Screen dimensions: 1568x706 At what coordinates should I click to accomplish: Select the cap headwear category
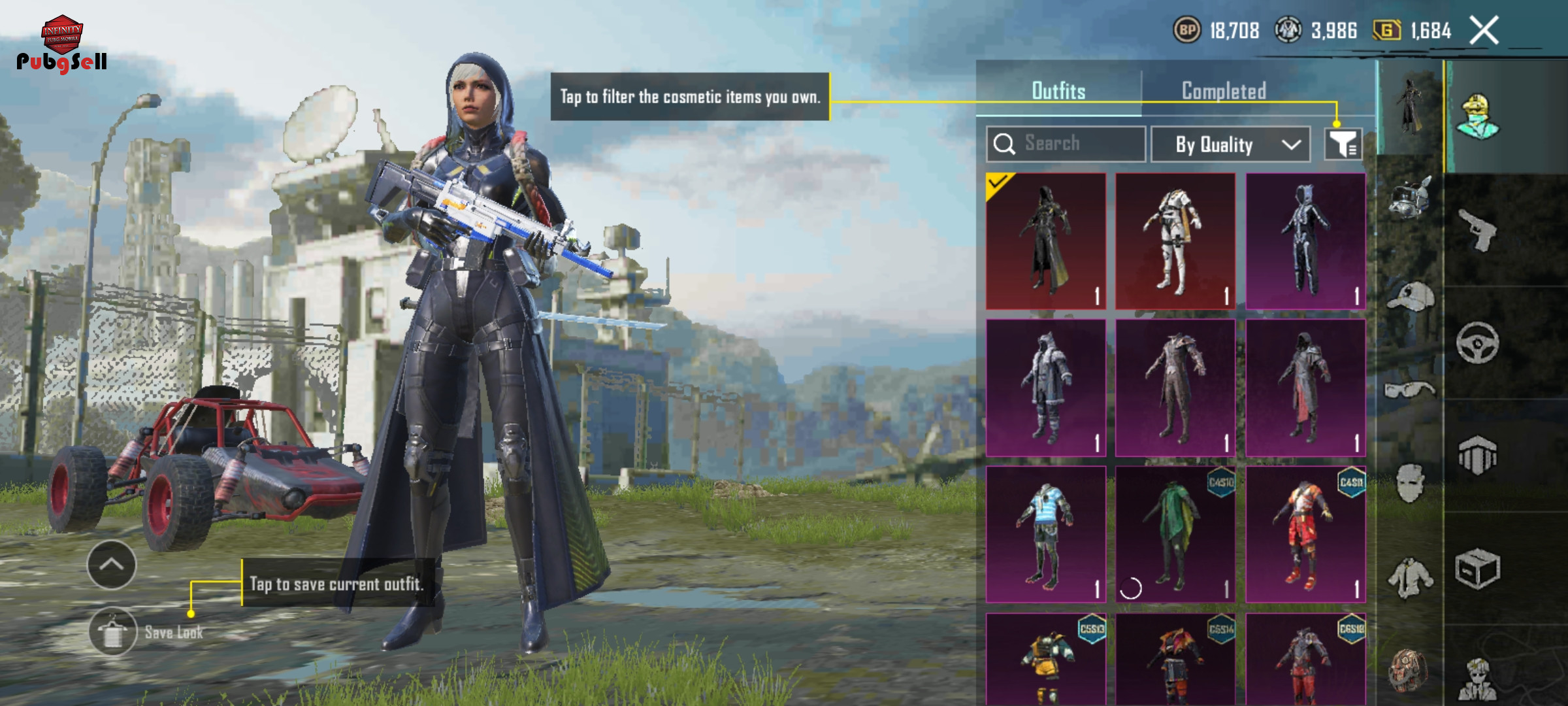point(1410,297)
